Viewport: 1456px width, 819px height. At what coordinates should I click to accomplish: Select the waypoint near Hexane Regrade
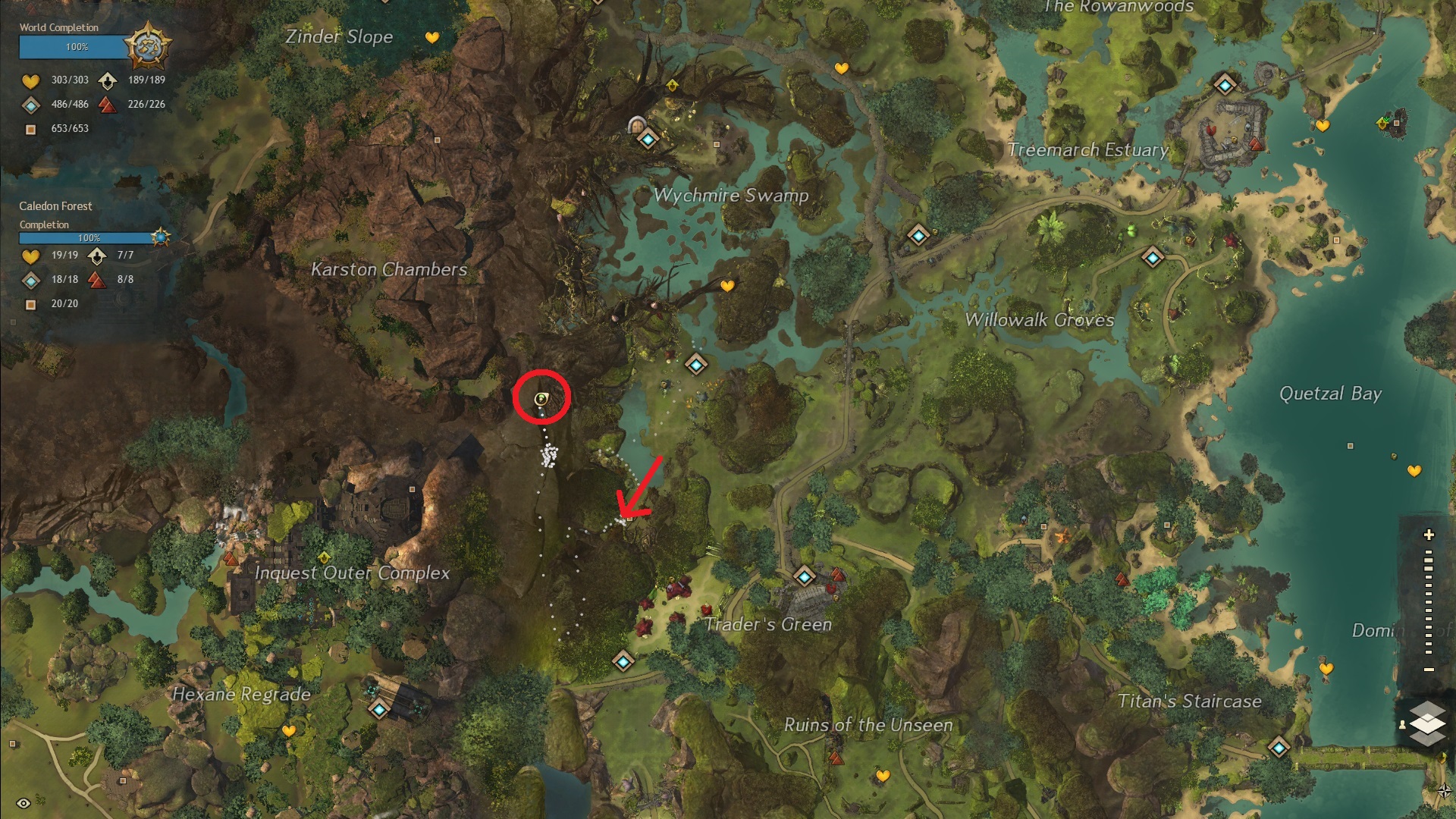pyautogui.click(x=379, y=710)
